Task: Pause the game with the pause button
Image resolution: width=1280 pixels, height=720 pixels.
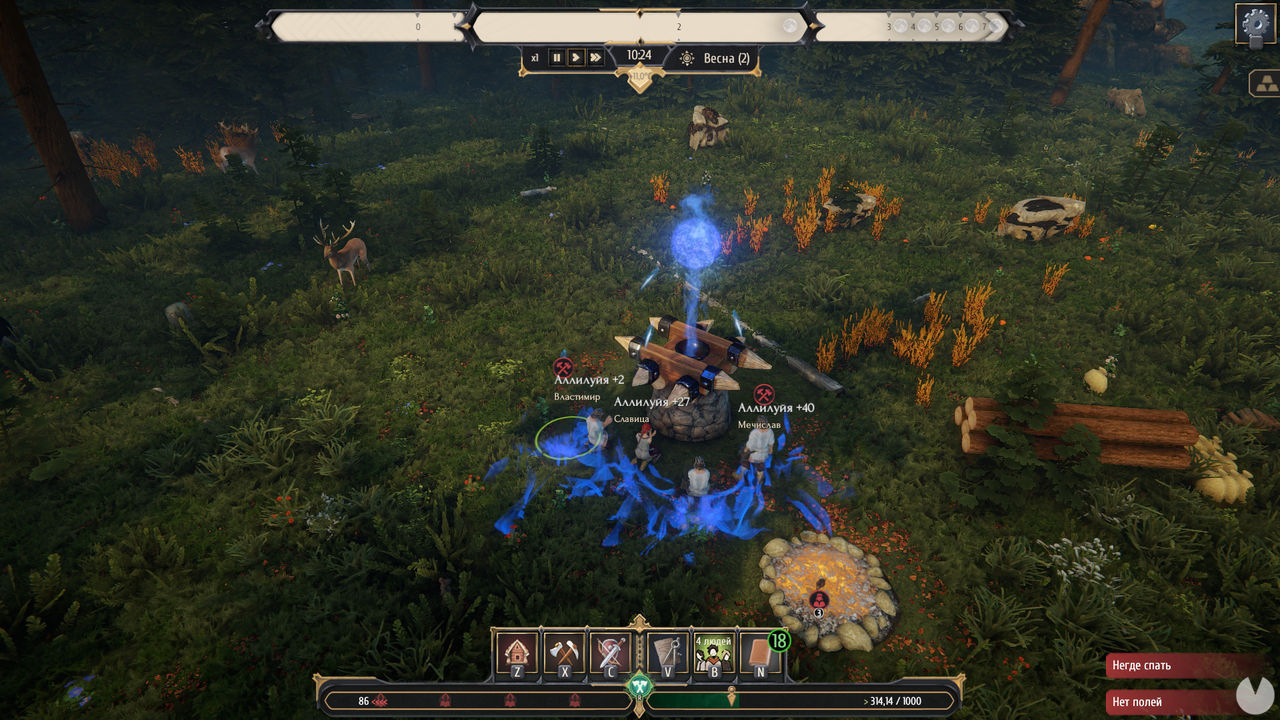Action: 557,58
